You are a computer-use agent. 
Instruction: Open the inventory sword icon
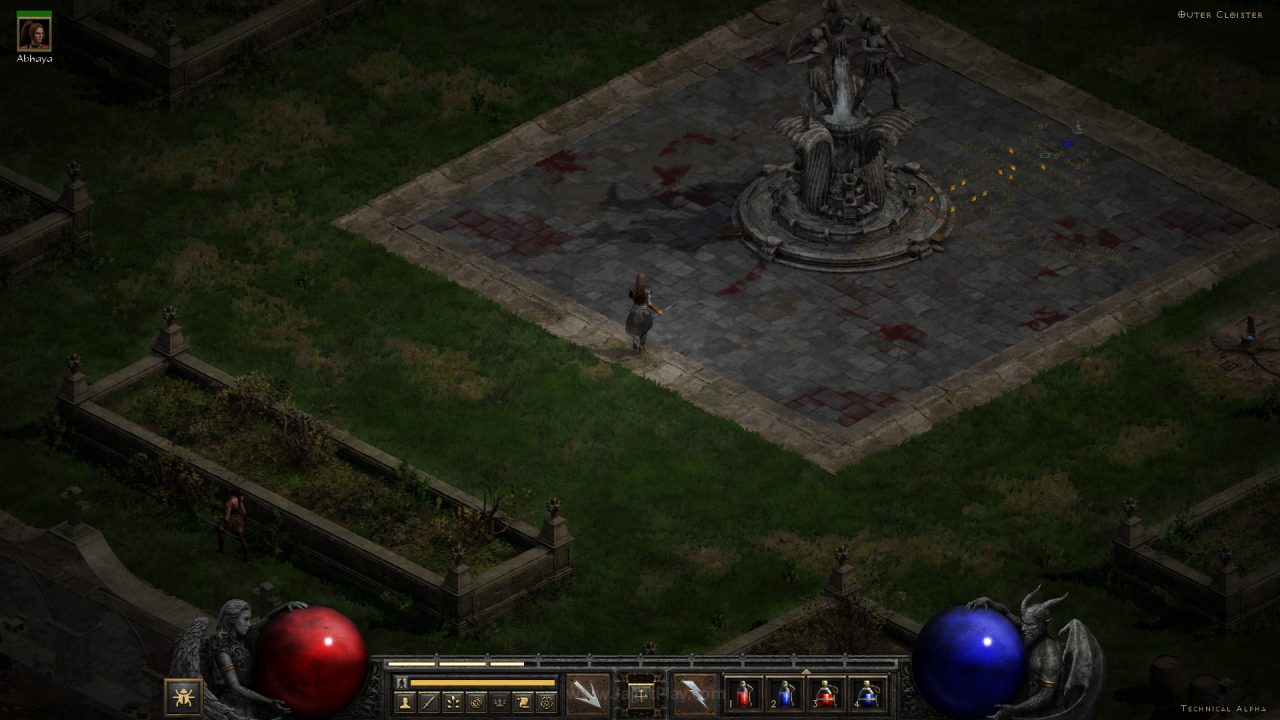[x=429, y=702]
